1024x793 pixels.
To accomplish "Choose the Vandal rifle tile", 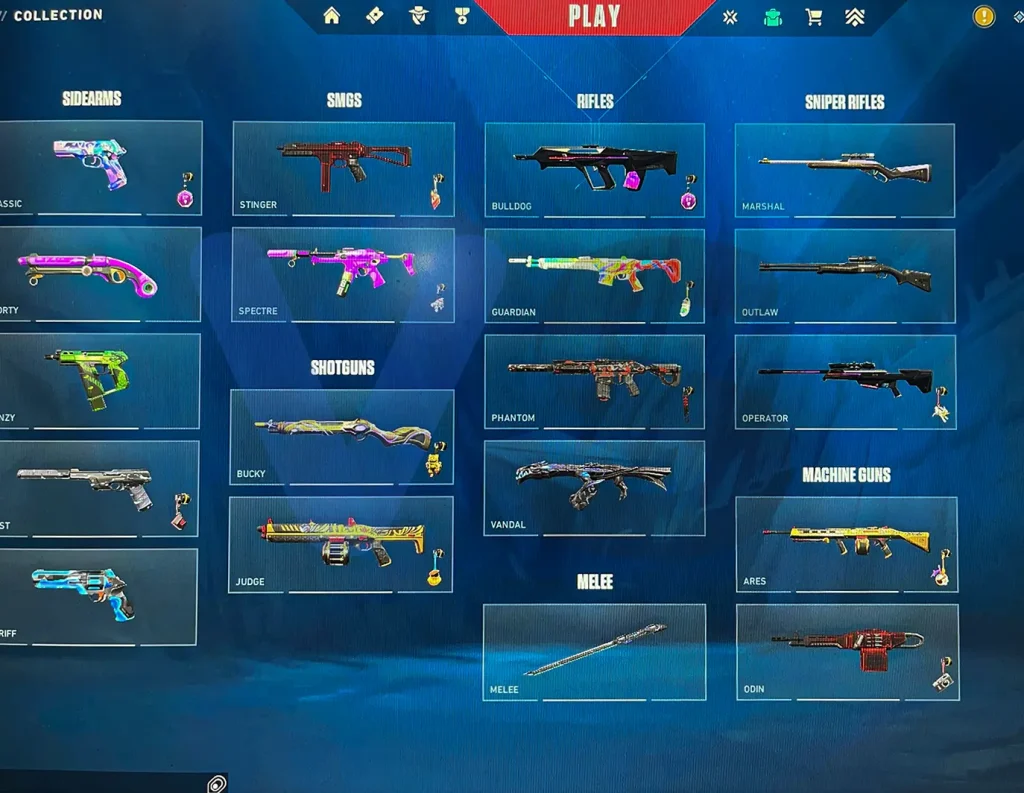I will (x=594, y=487).
